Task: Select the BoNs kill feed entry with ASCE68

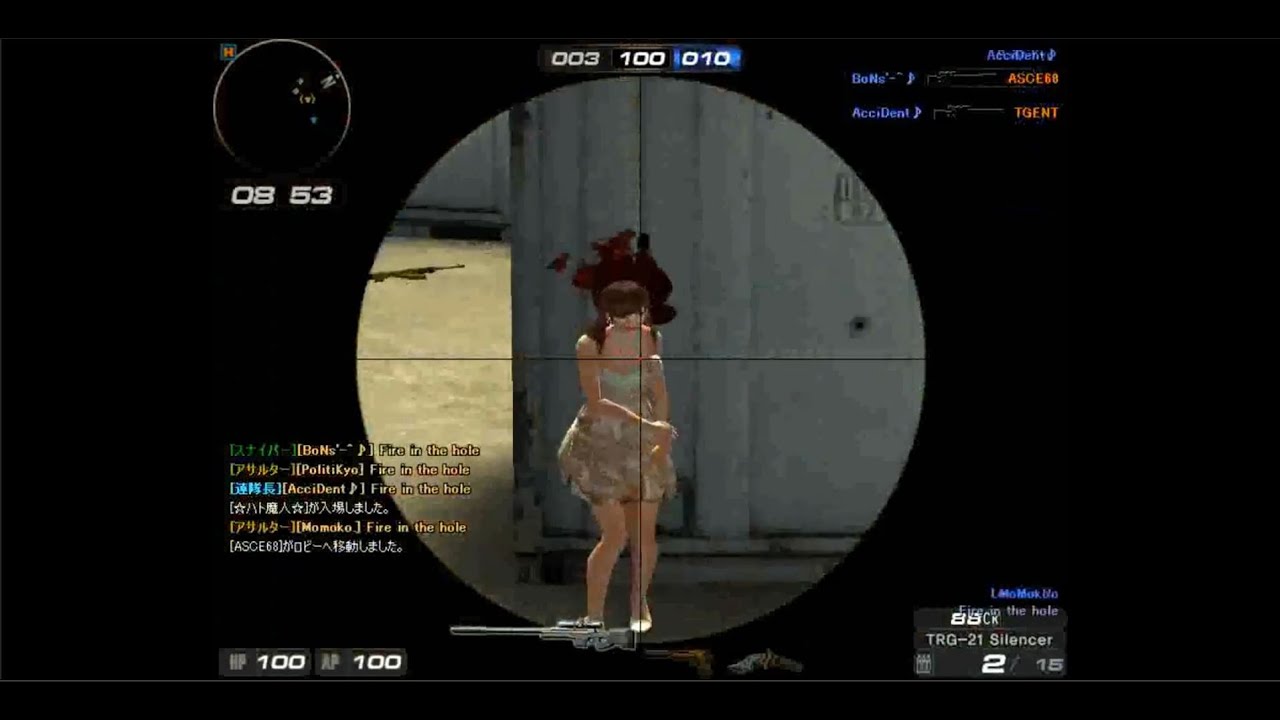Action: (954, 78)
